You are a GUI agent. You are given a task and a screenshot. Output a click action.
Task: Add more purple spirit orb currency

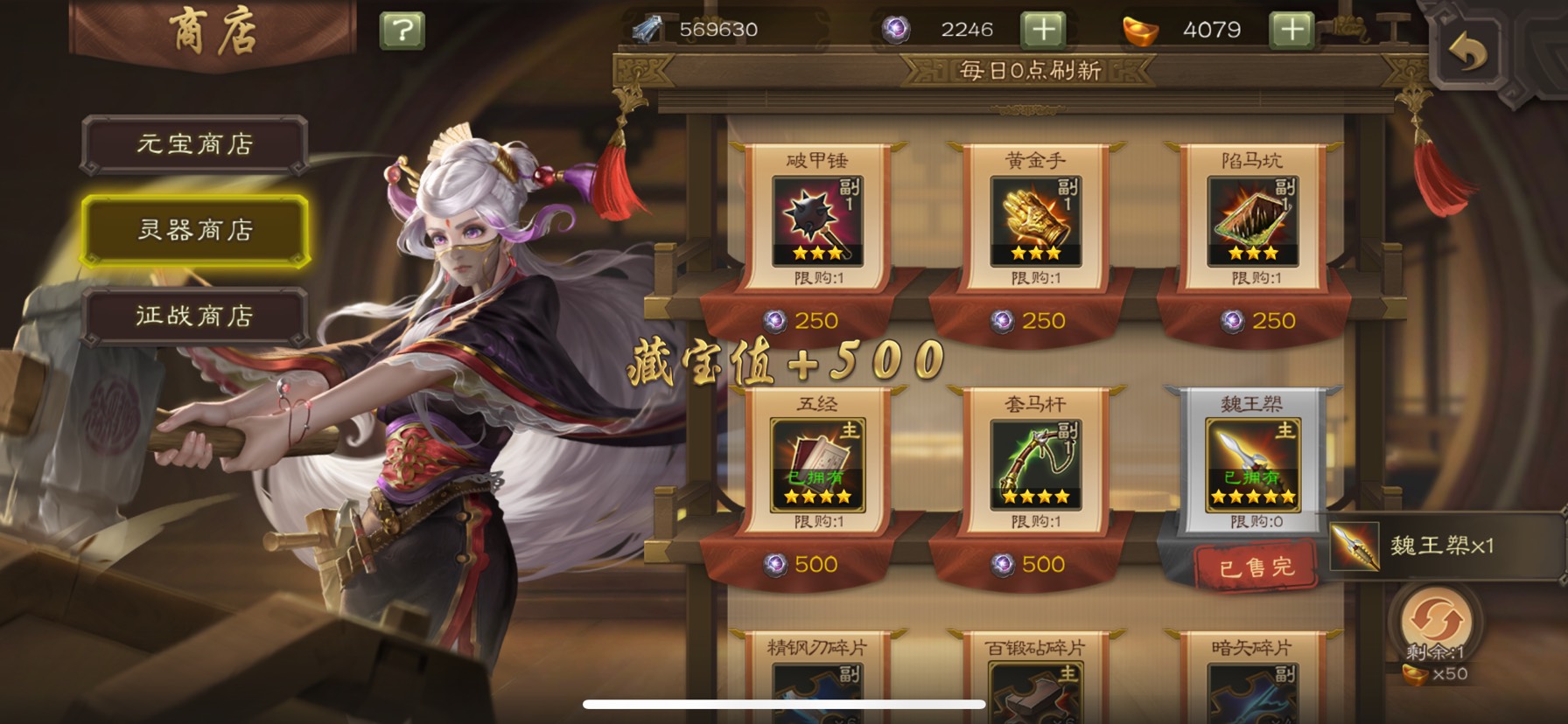[1043, 30]
